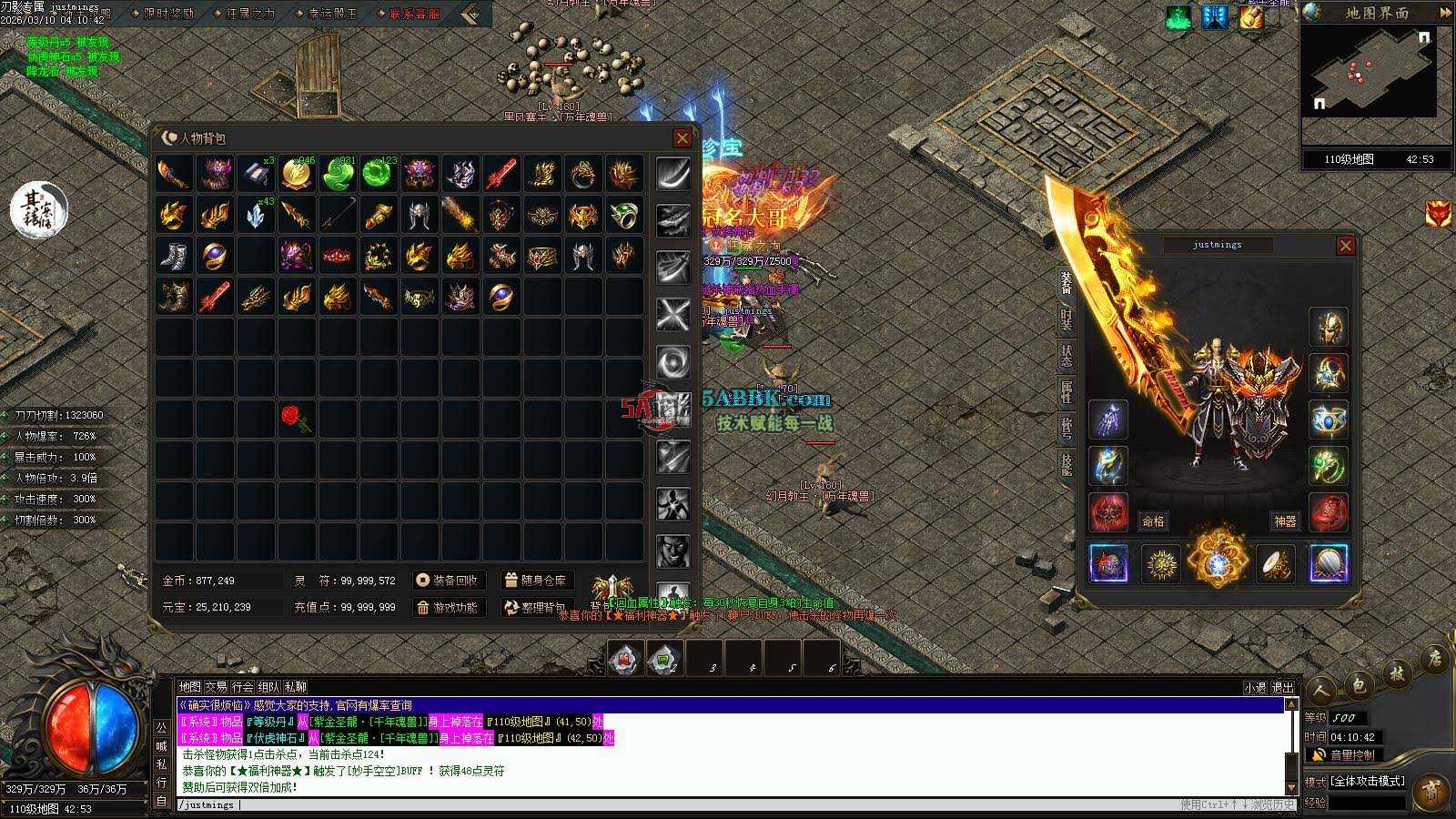Click the 退出 exit button
1456x819 pixels.
(1282, 688)
